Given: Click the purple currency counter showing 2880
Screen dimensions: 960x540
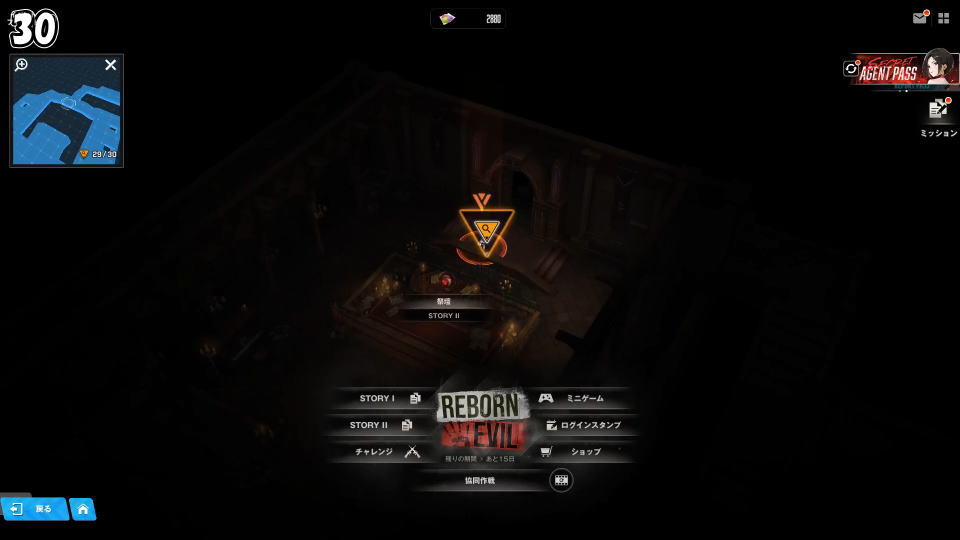Looking at the screenshot, I should (x=468, y=19).
